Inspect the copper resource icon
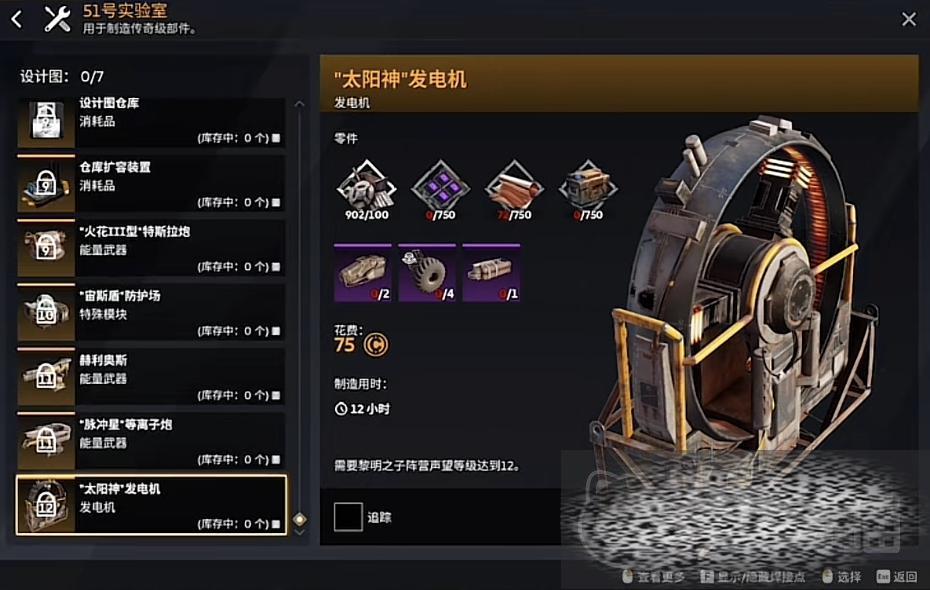 (x=515, y=184)
